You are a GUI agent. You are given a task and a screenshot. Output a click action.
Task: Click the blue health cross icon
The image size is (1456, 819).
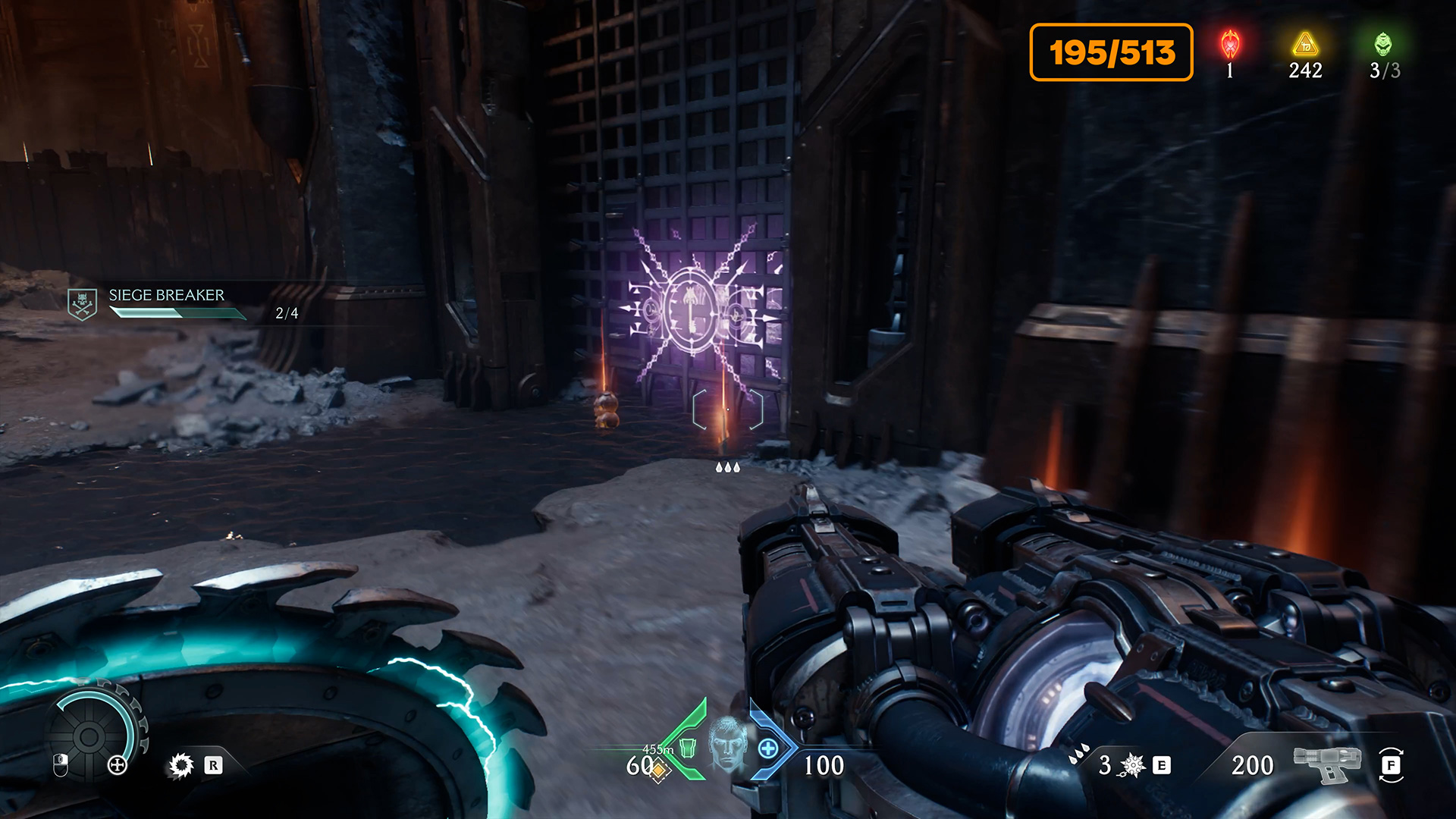pyautogui.click(x=767, y=749)
